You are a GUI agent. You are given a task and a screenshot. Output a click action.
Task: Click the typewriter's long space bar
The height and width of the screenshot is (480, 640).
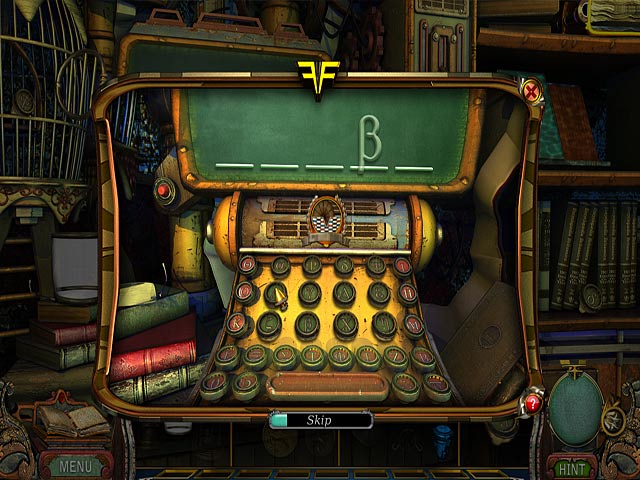[x=327, y=386]
